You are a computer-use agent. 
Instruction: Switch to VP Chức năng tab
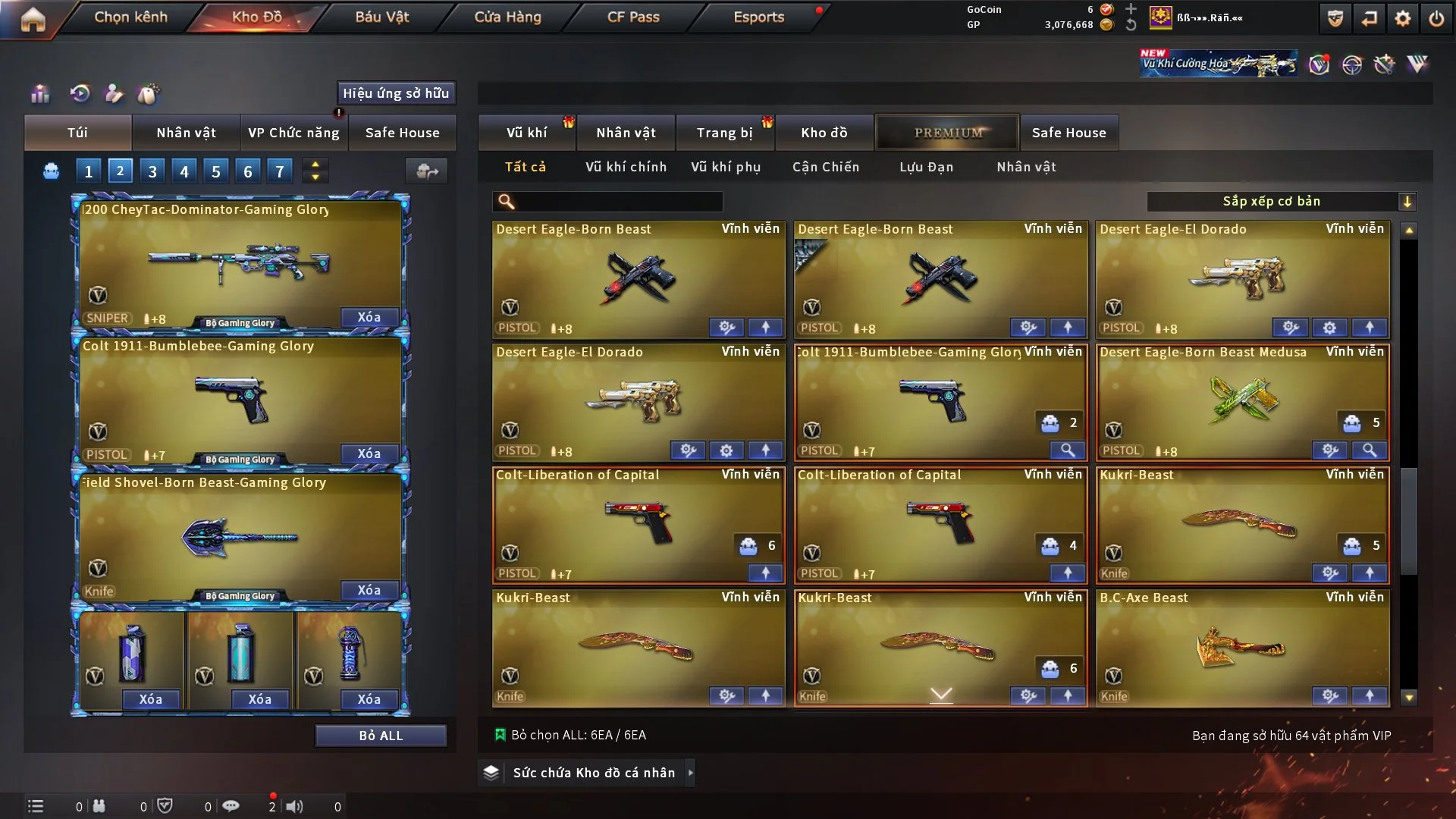tap(293, 133)
